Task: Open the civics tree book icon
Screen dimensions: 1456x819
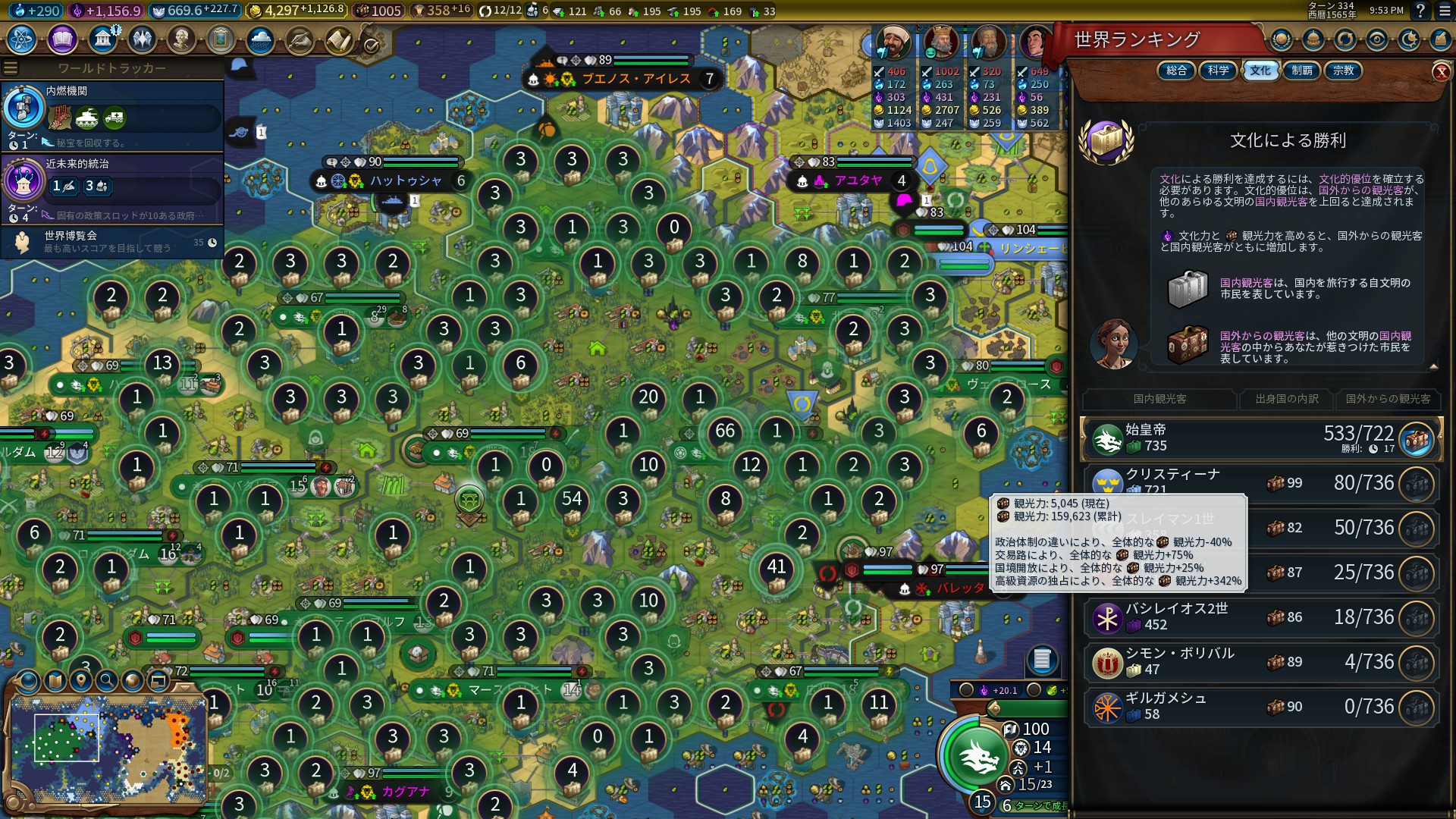Action: click(x=62, y=39)
